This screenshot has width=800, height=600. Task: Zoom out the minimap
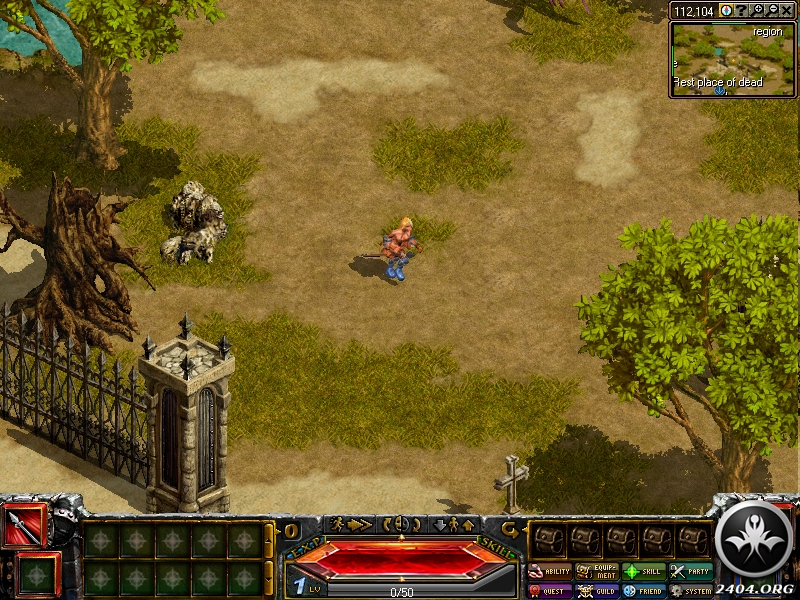pyautogui.click(x=772, y=10)
